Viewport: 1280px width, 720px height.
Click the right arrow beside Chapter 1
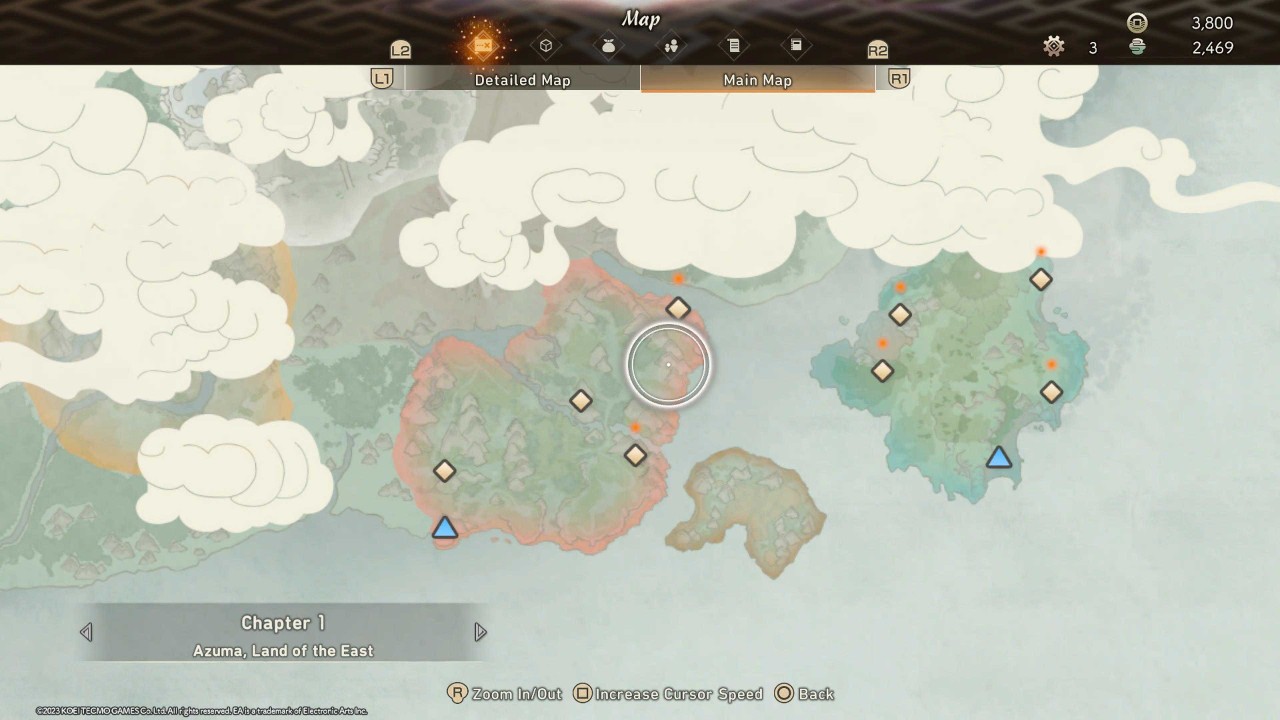click(480, 632)
